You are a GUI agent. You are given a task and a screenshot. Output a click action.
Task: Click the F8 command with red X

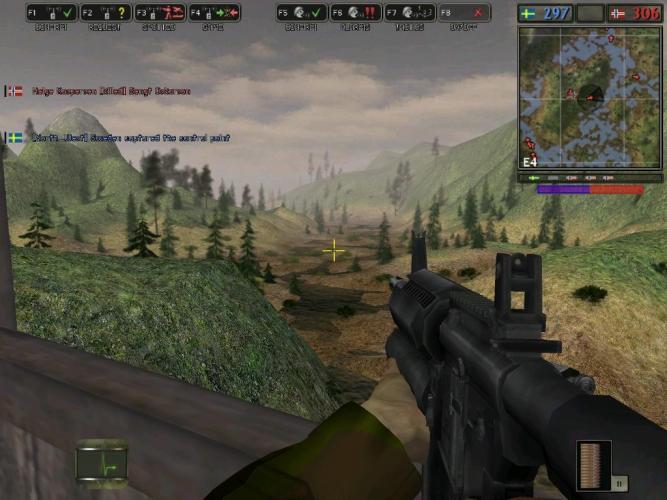[x=464, y=13]
